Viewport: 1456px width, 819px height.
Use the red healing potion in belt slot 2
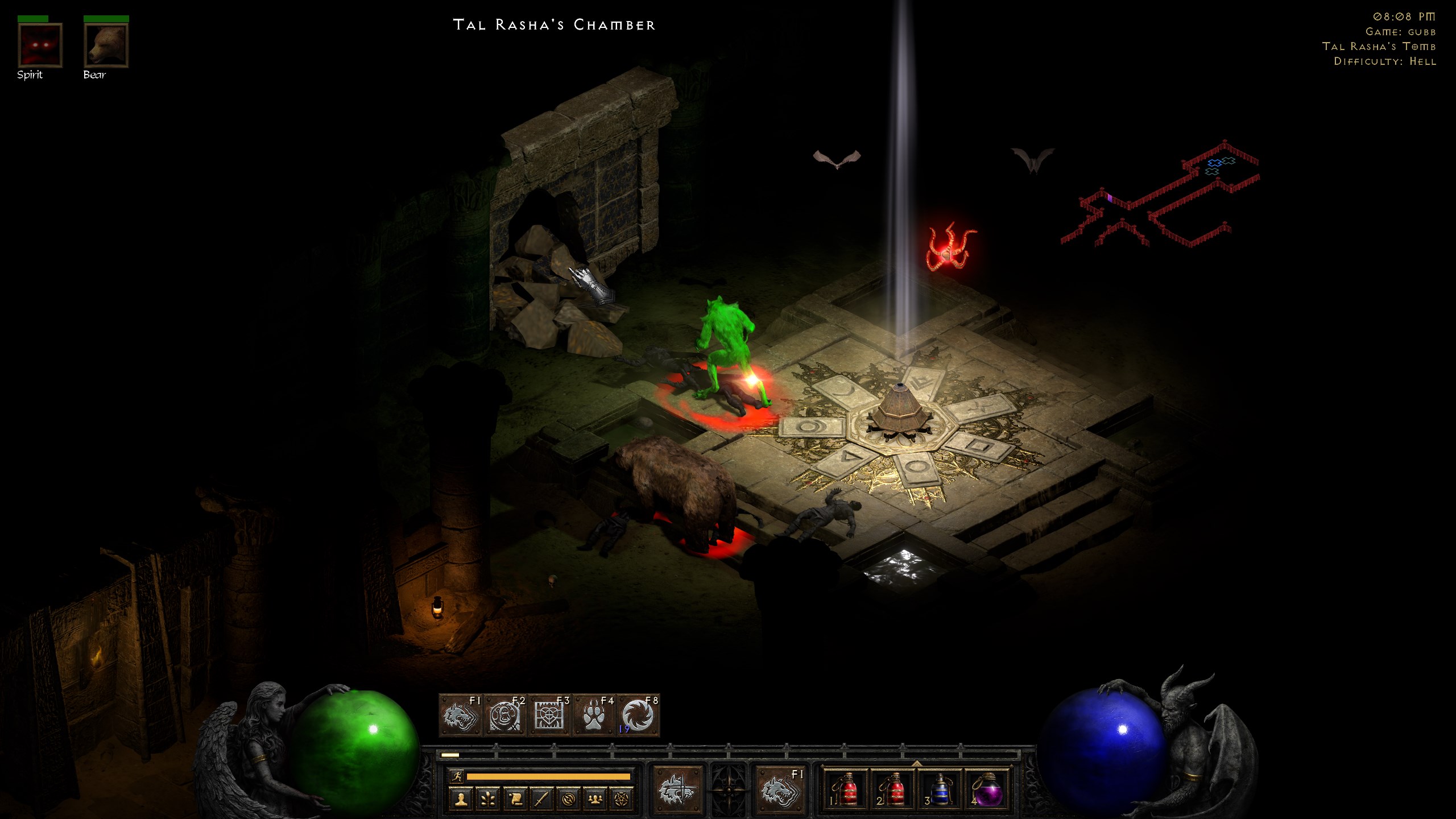click(x=893, y=789)
